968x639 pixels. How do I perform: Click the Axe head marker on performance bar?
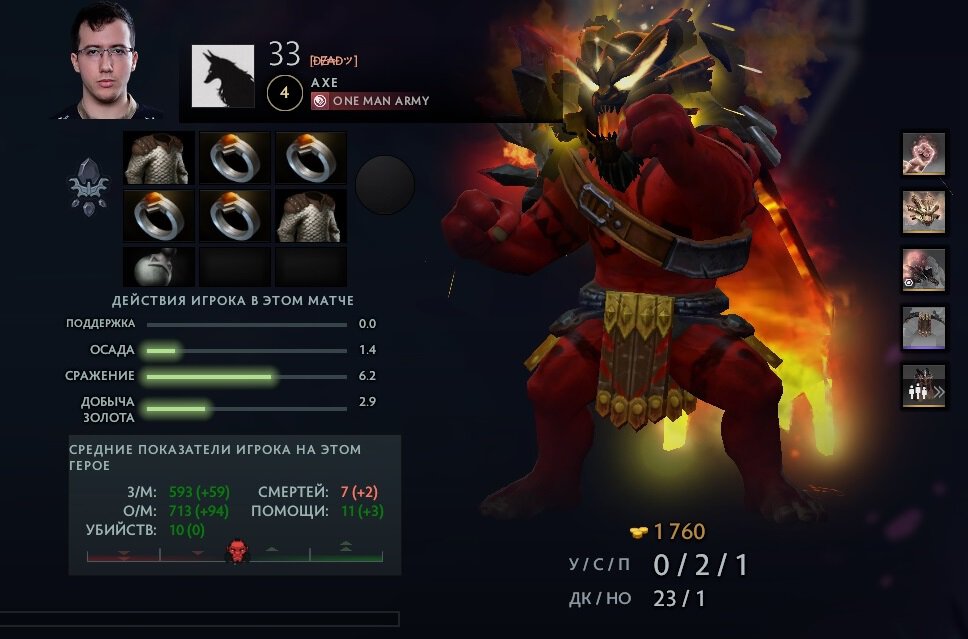(237, 550)
